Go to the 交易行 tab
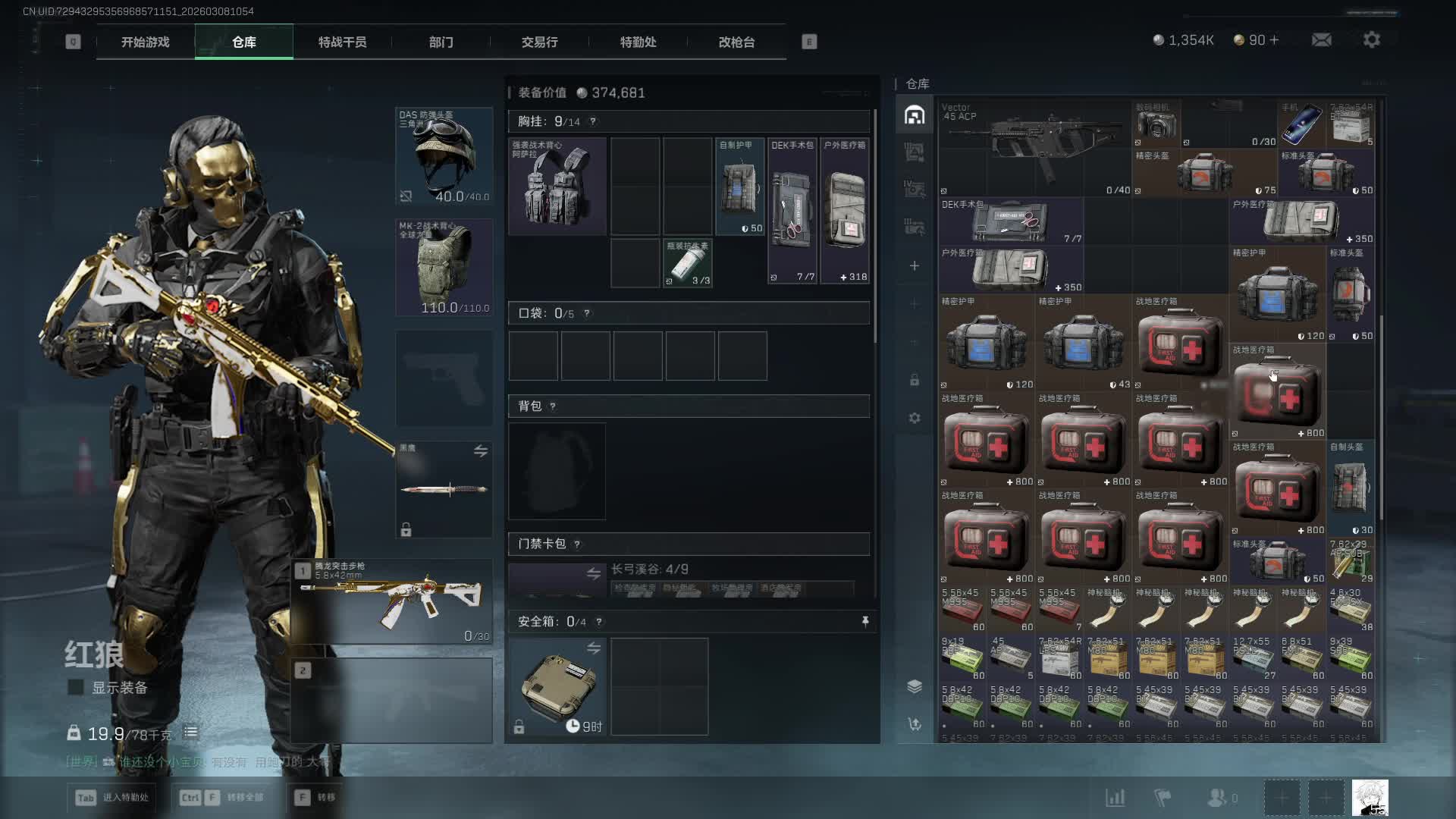The width and height of the screenshot is (1456, 819). coord(539,42)
